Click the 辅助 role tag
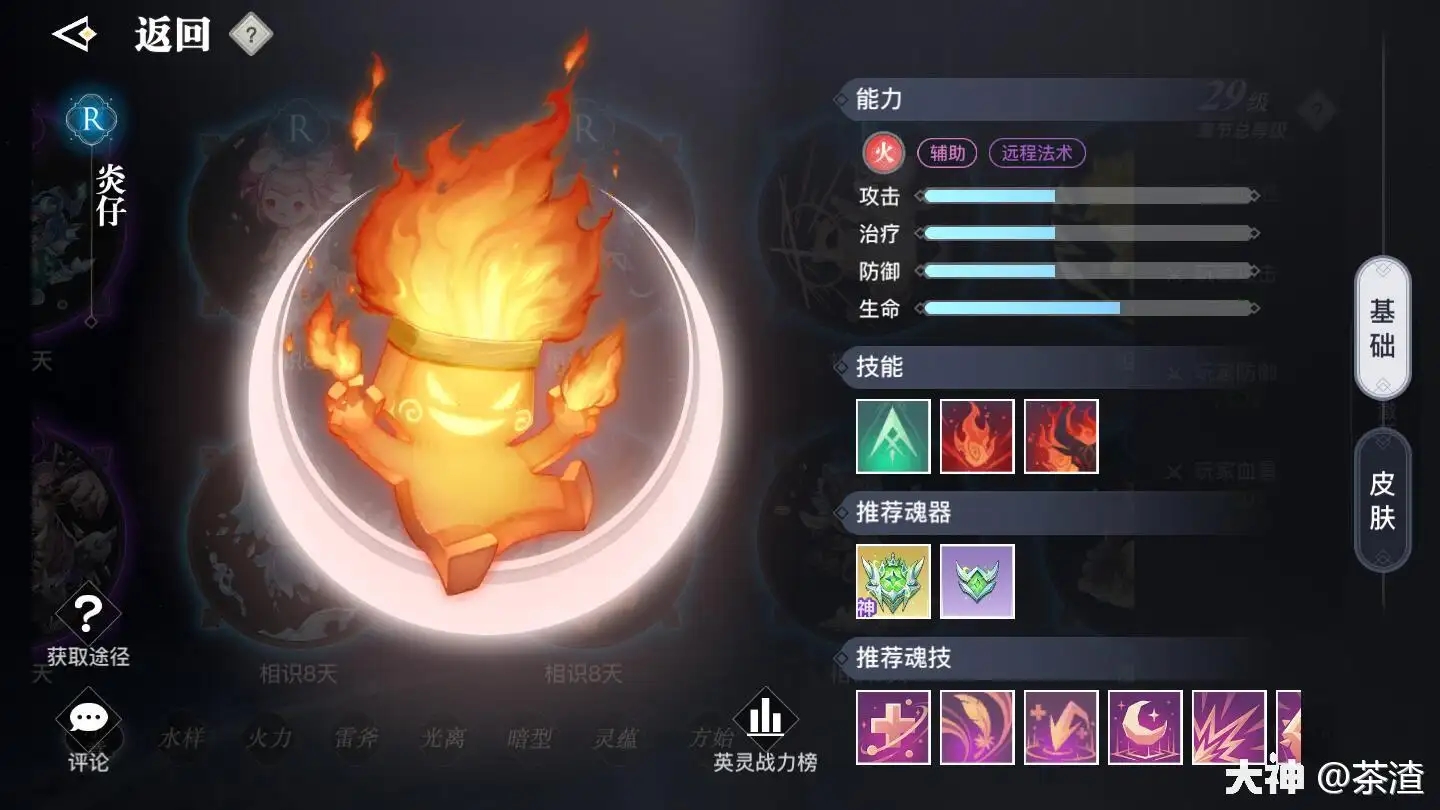The image size is (1440, 810). pyautogui.click(x=947, y=153)
